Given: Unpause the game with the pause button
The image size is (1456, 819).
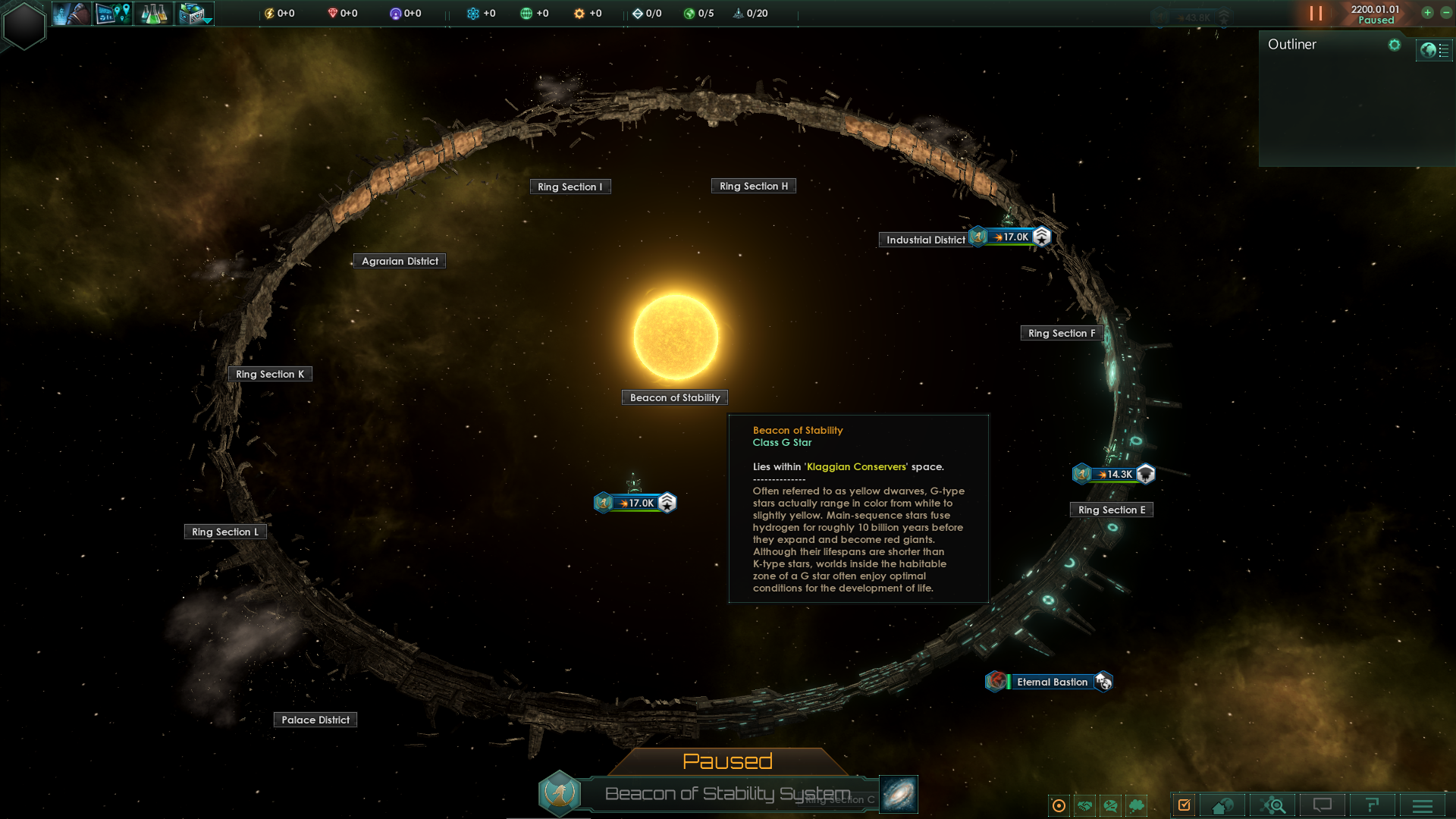Looking at the screenshot, I should click(x=1316, y=14).
